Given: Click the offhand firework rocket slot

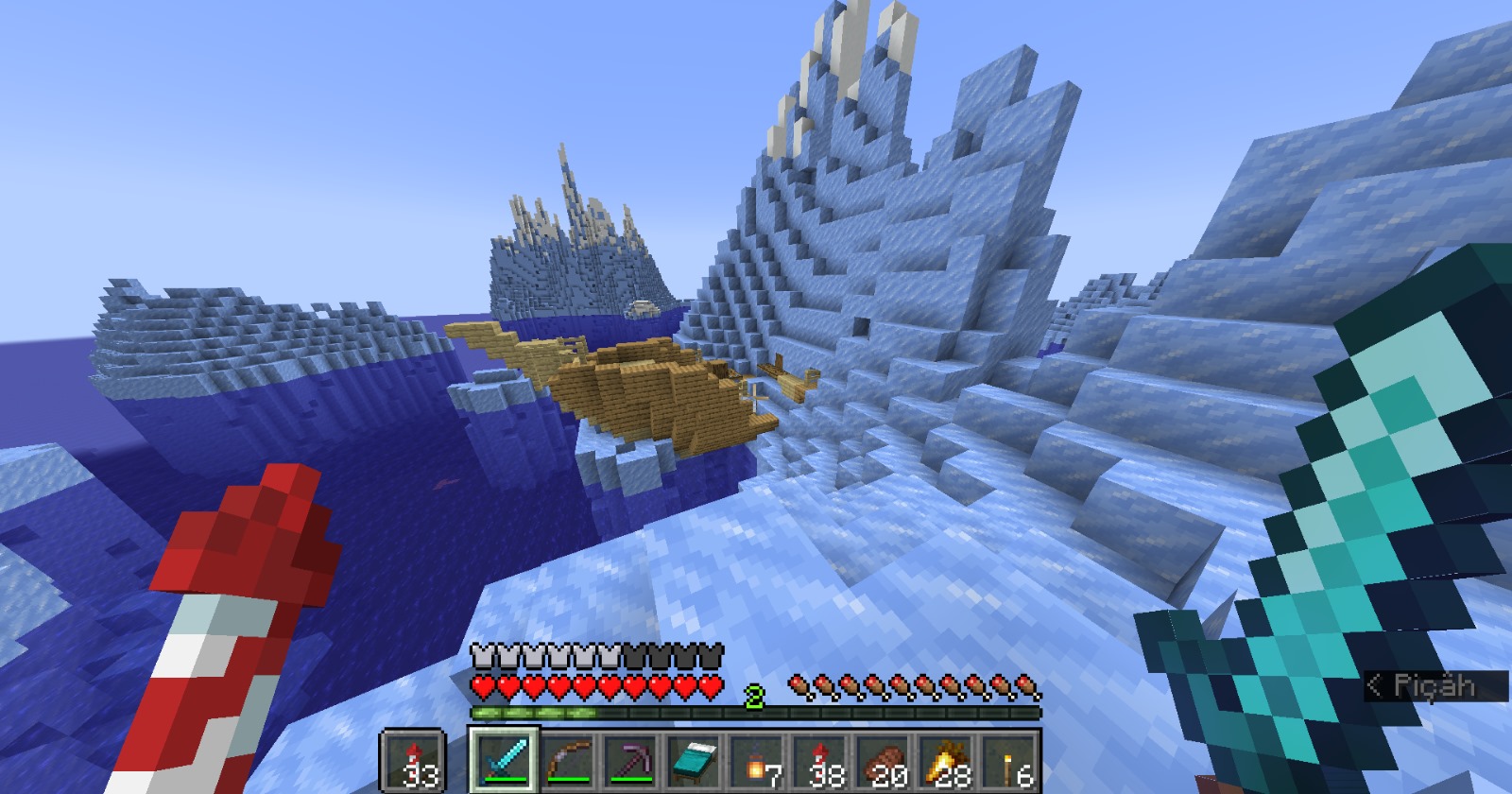Looking at the screenshot, I should tap(413, 760).
